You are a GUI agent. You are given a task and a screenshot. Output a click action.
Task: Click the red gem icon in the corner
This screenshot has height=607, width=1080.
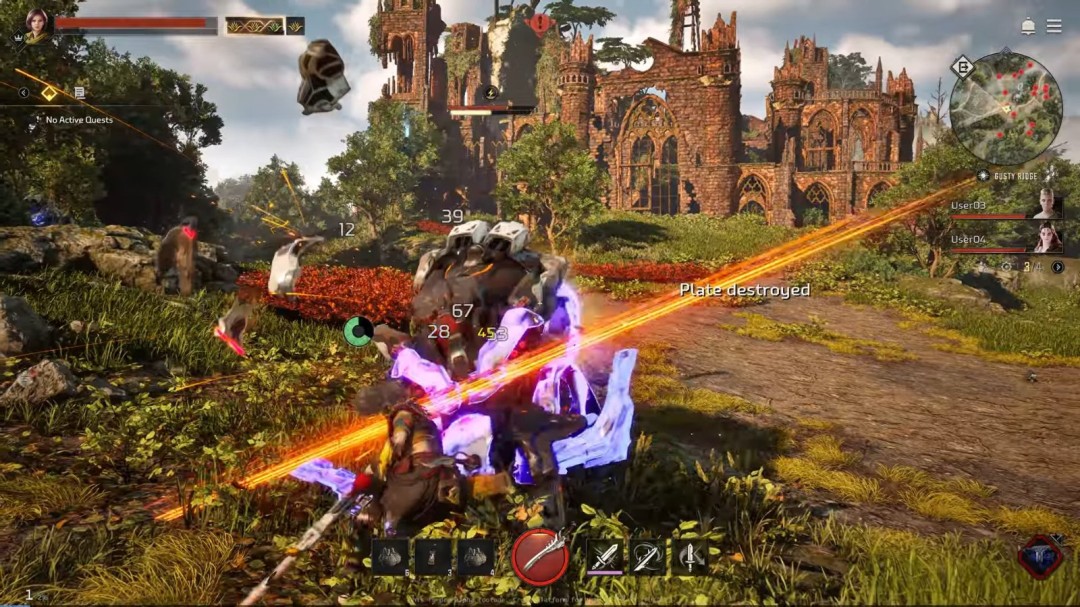(1040, 556)
